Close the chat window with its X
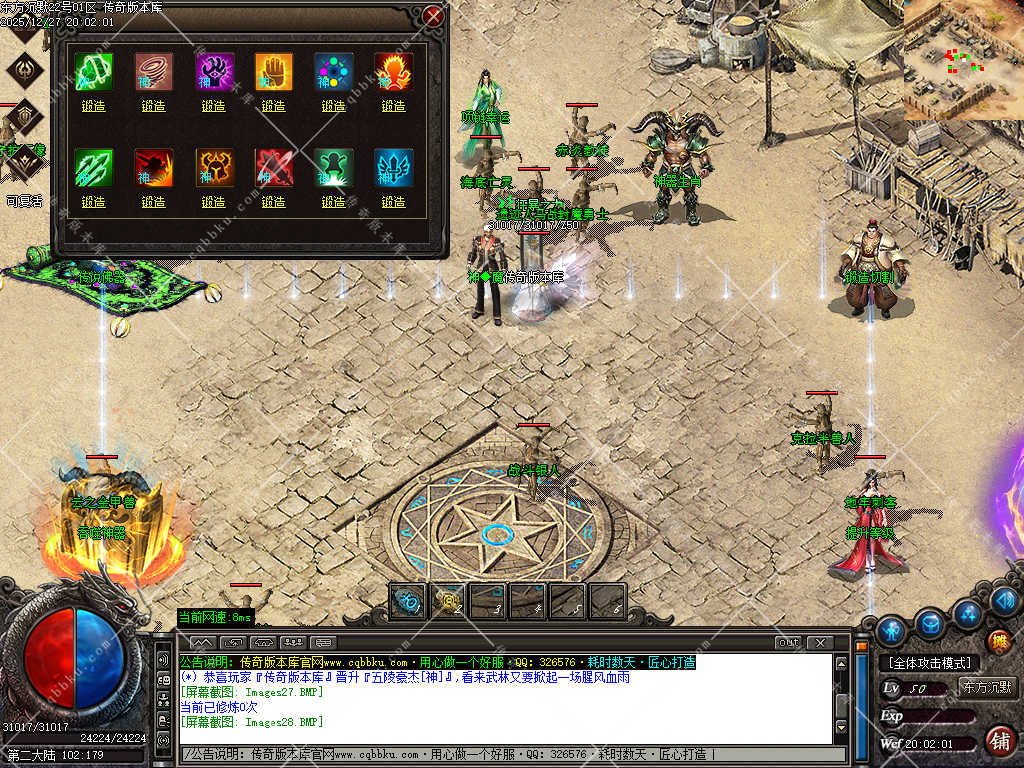The height and width of the screenshot is (768, 1024). tap(820, 642)
